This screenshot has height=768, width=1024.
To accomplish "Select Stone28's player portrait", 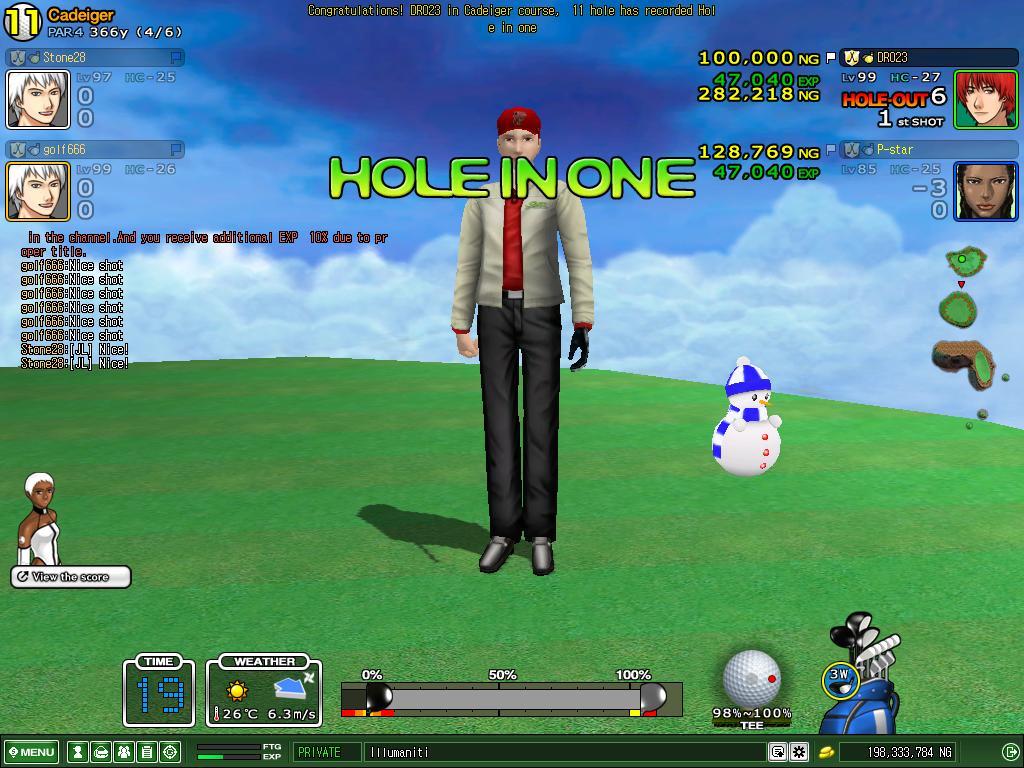I will pos(38,99).
